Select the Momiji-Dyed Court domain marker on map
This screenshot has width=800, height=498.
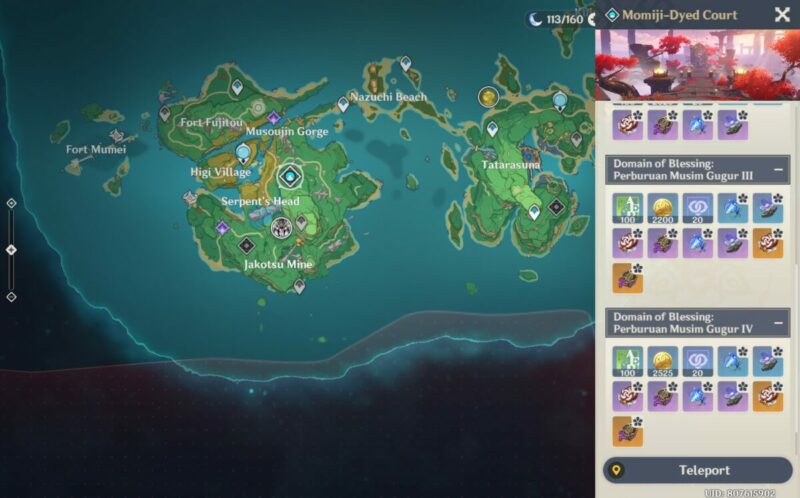click(x=290, y=177)
